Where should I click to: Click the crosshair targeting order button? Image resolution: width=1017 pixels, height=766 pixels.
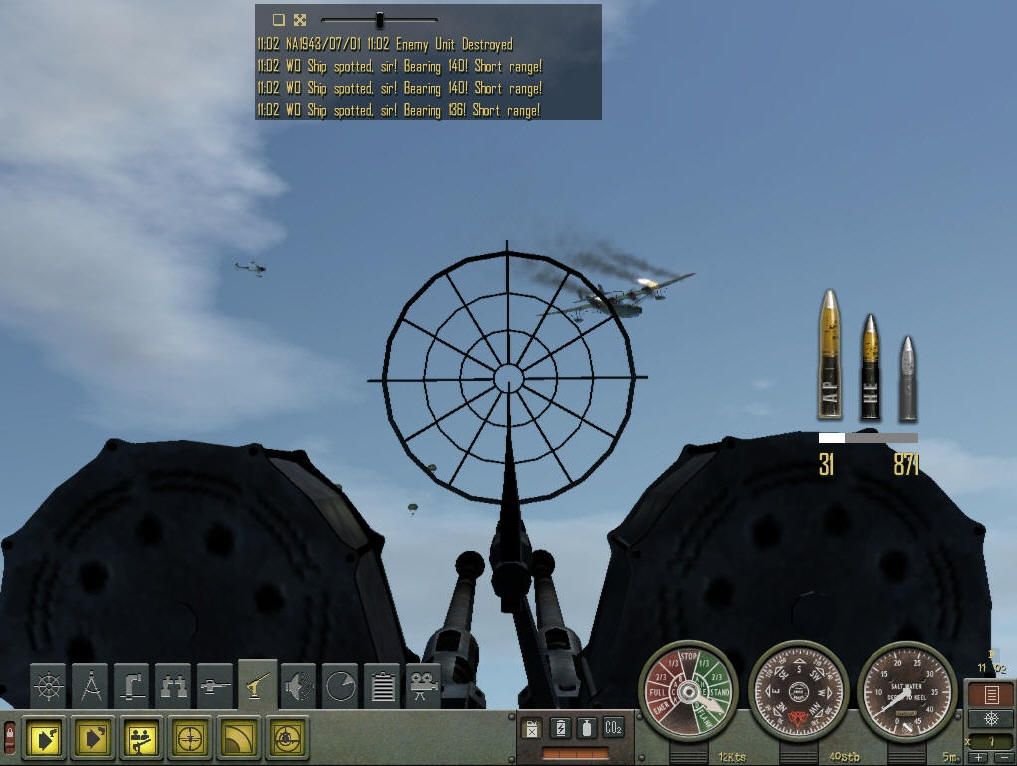coord(189,738)
